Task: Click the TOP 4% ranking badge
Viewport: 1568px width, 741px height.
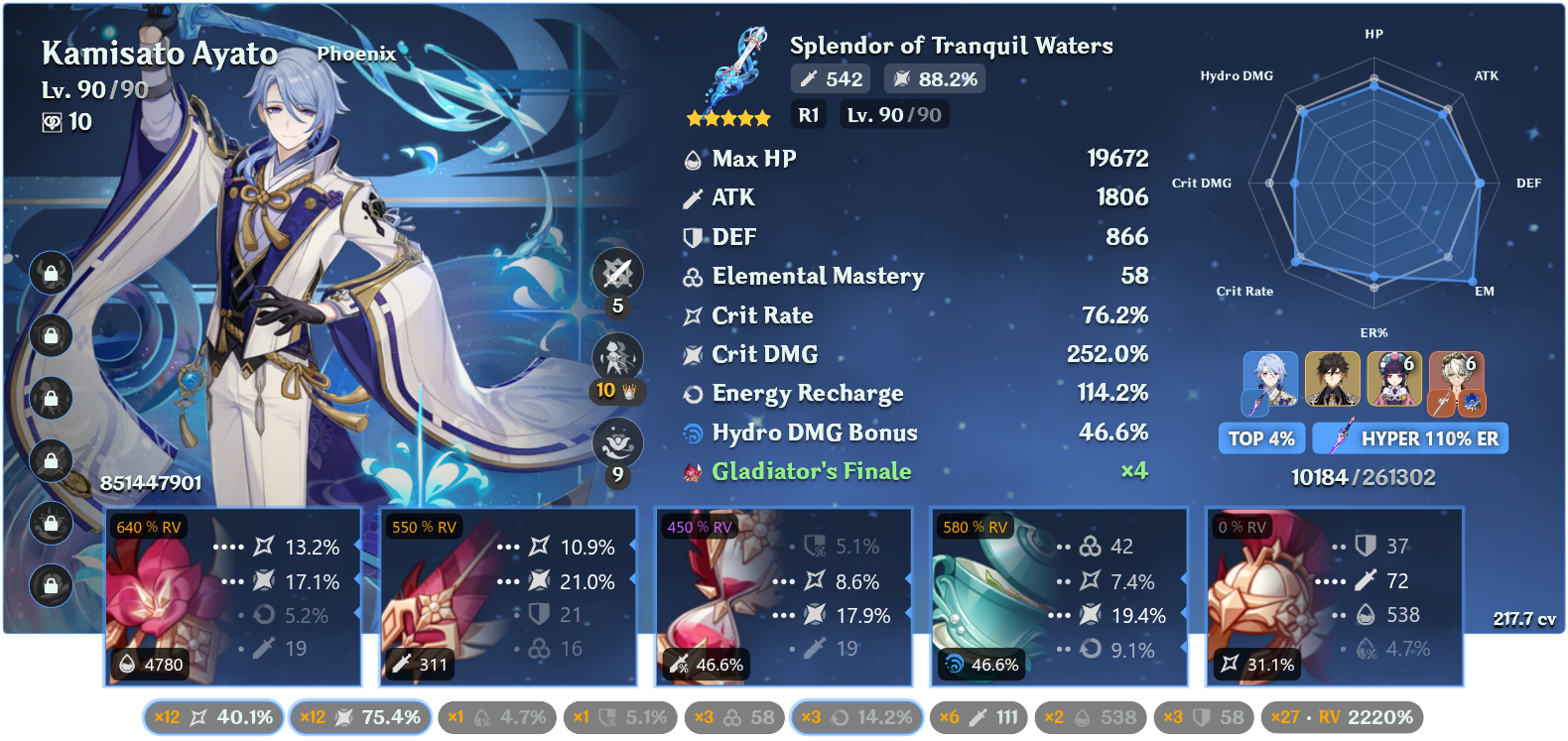Action: pos(1261,437)
